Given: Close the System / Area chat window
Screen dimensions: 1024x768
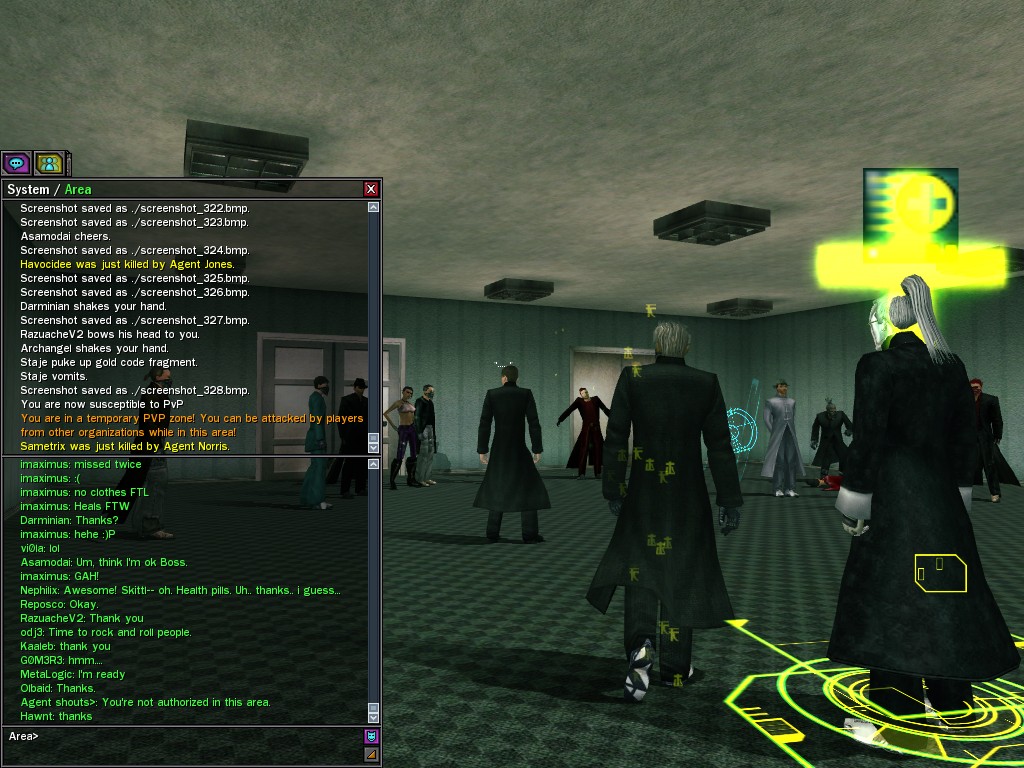Looking at the screenshot, I should point(371,189).
